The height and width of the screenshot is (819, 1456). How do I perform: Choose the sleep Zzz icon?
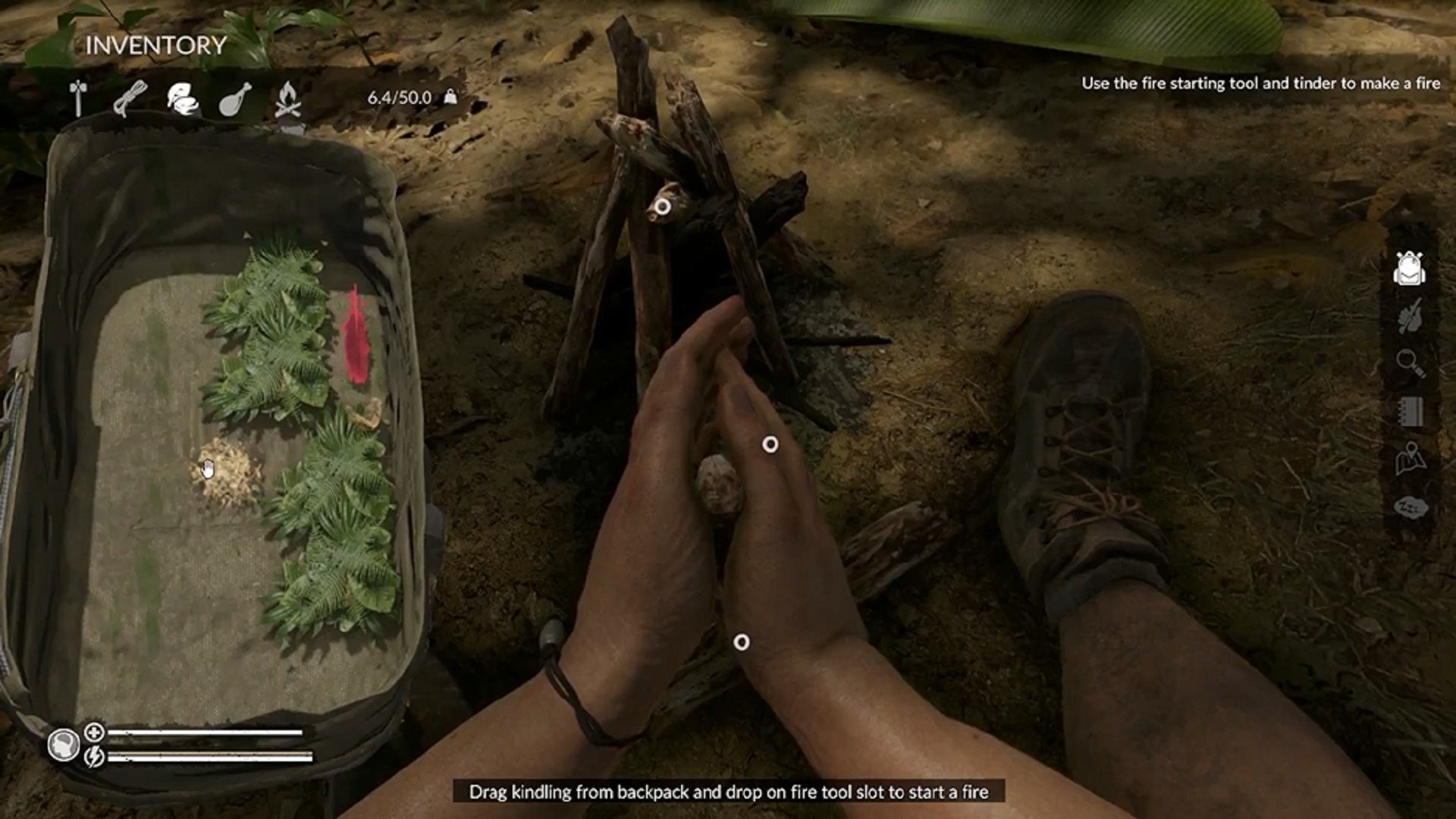[x=1410, y=507]
